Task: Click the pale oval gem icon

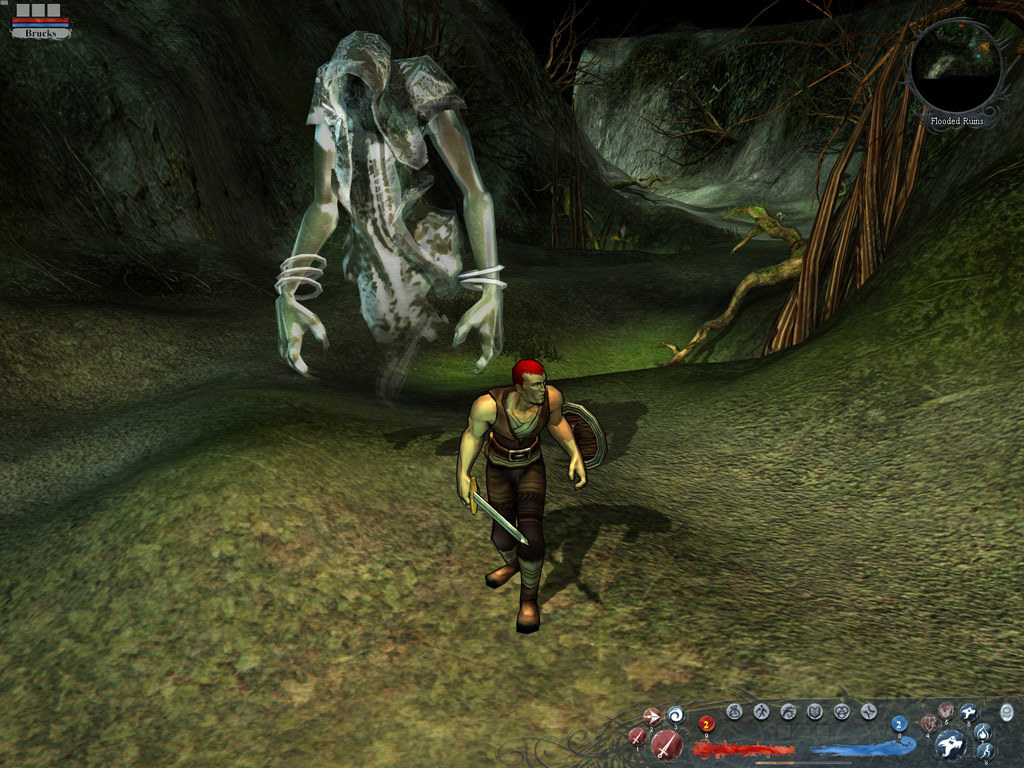Action: (1006, 712)
